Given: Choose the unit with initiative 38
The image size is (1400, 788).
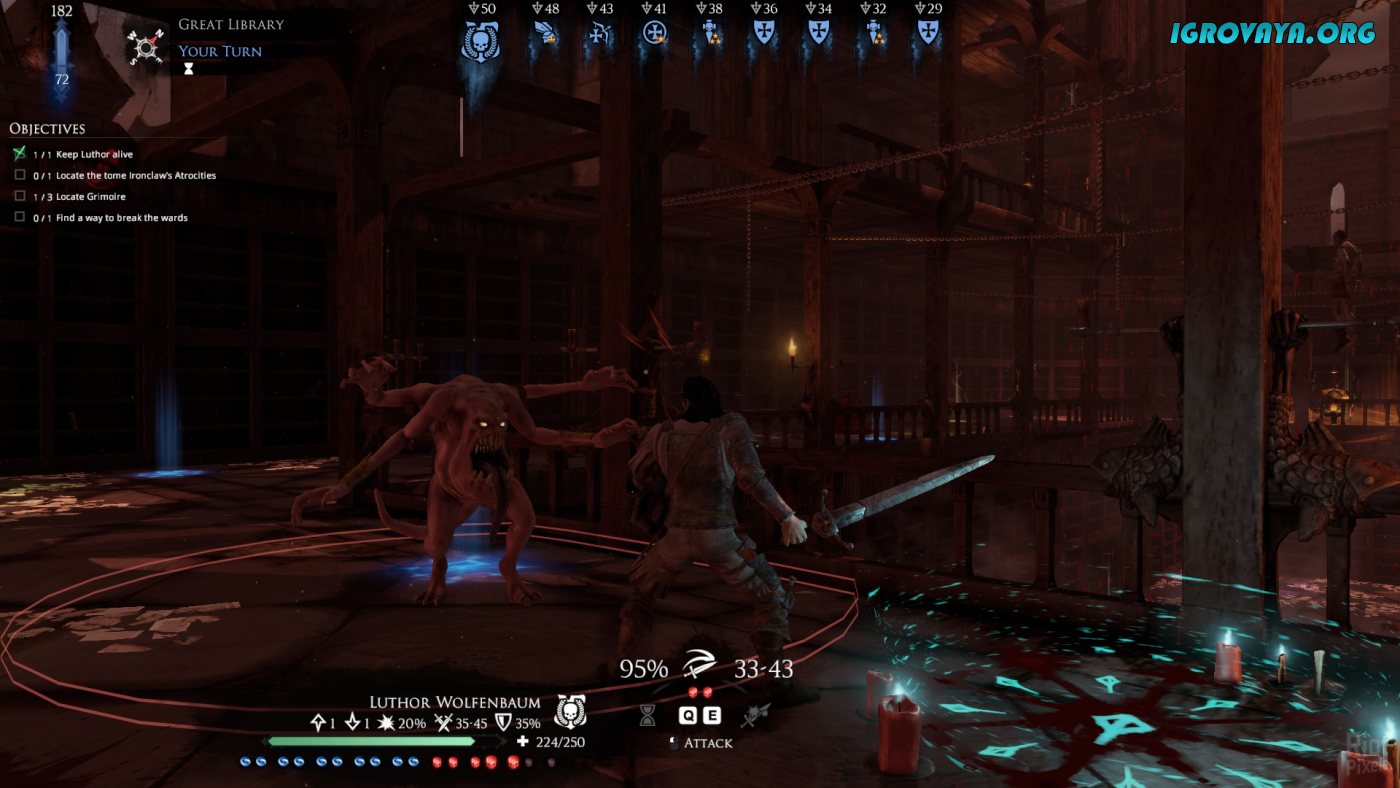Looking at the screenshot, I should 710,34.
